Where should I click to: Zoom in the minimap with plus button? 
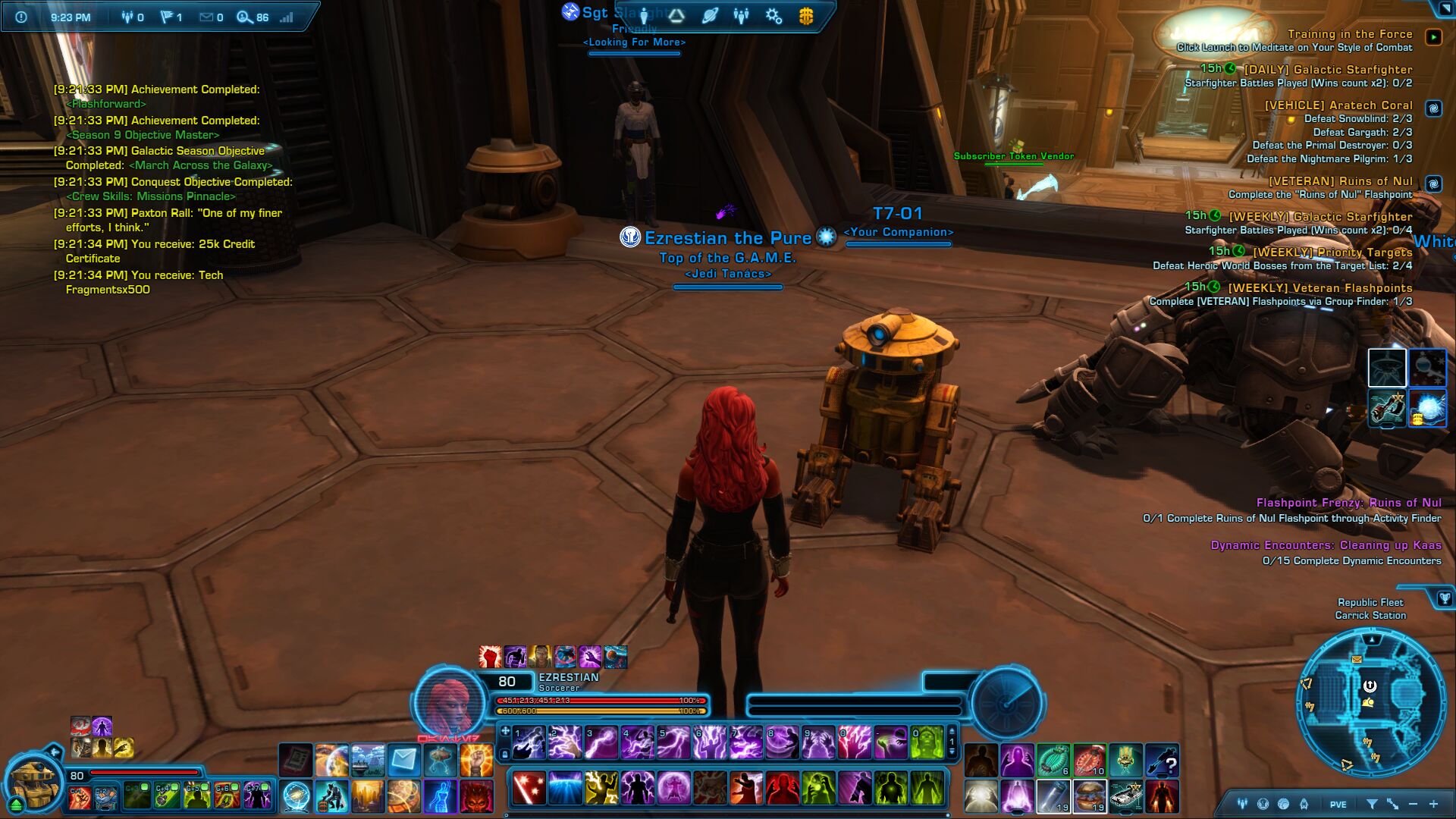pos(1433,804)
